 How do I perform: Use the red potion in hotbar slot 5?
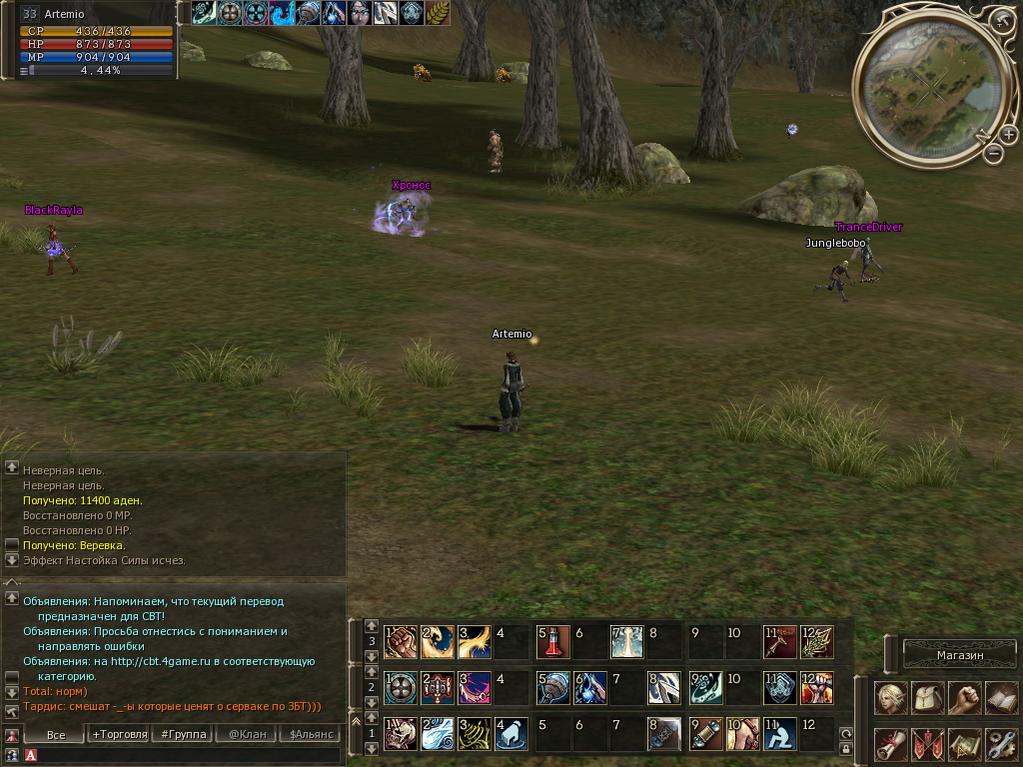554,641
